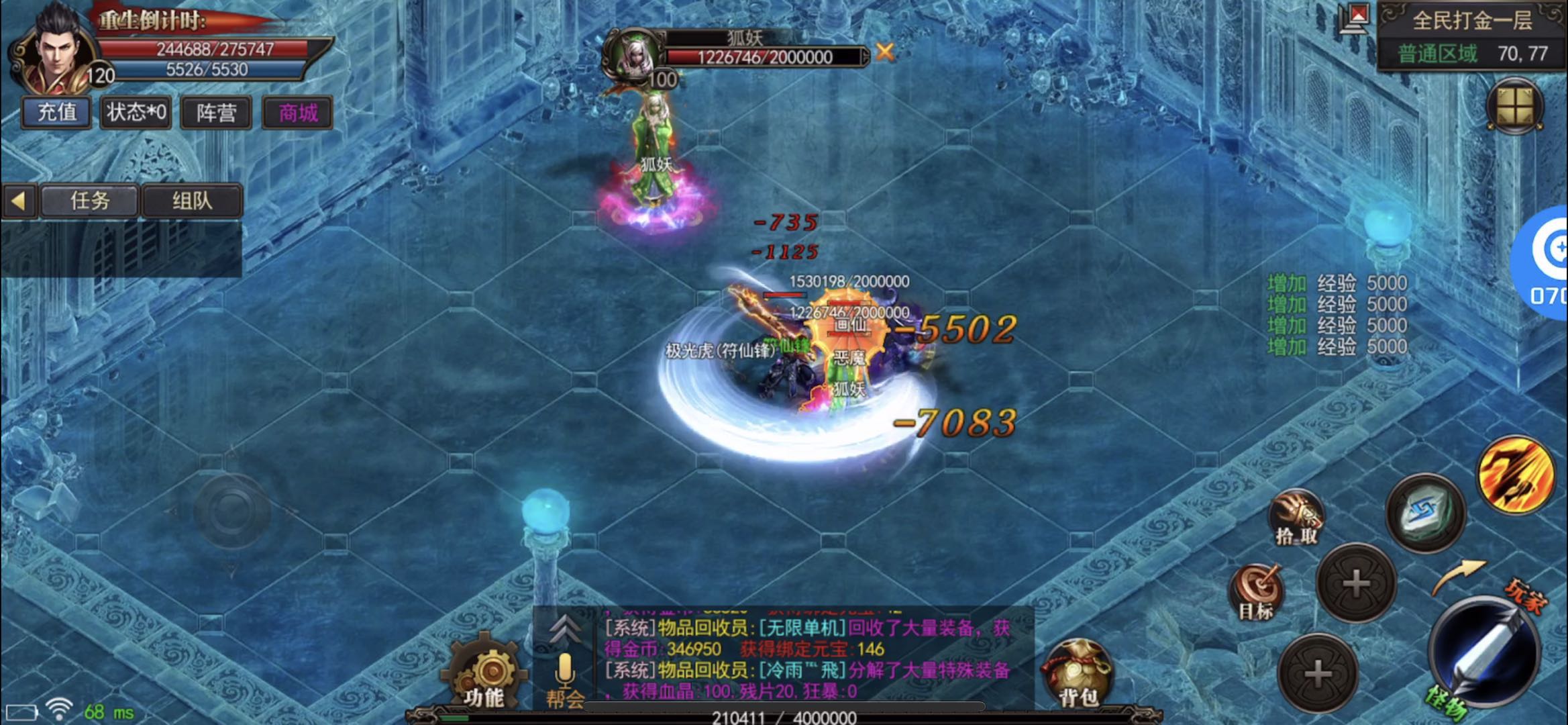Activate the flaming slash skill
Image resolution: width=1568 pixels, height=725 pixels.
click(x=1516, y=474)
